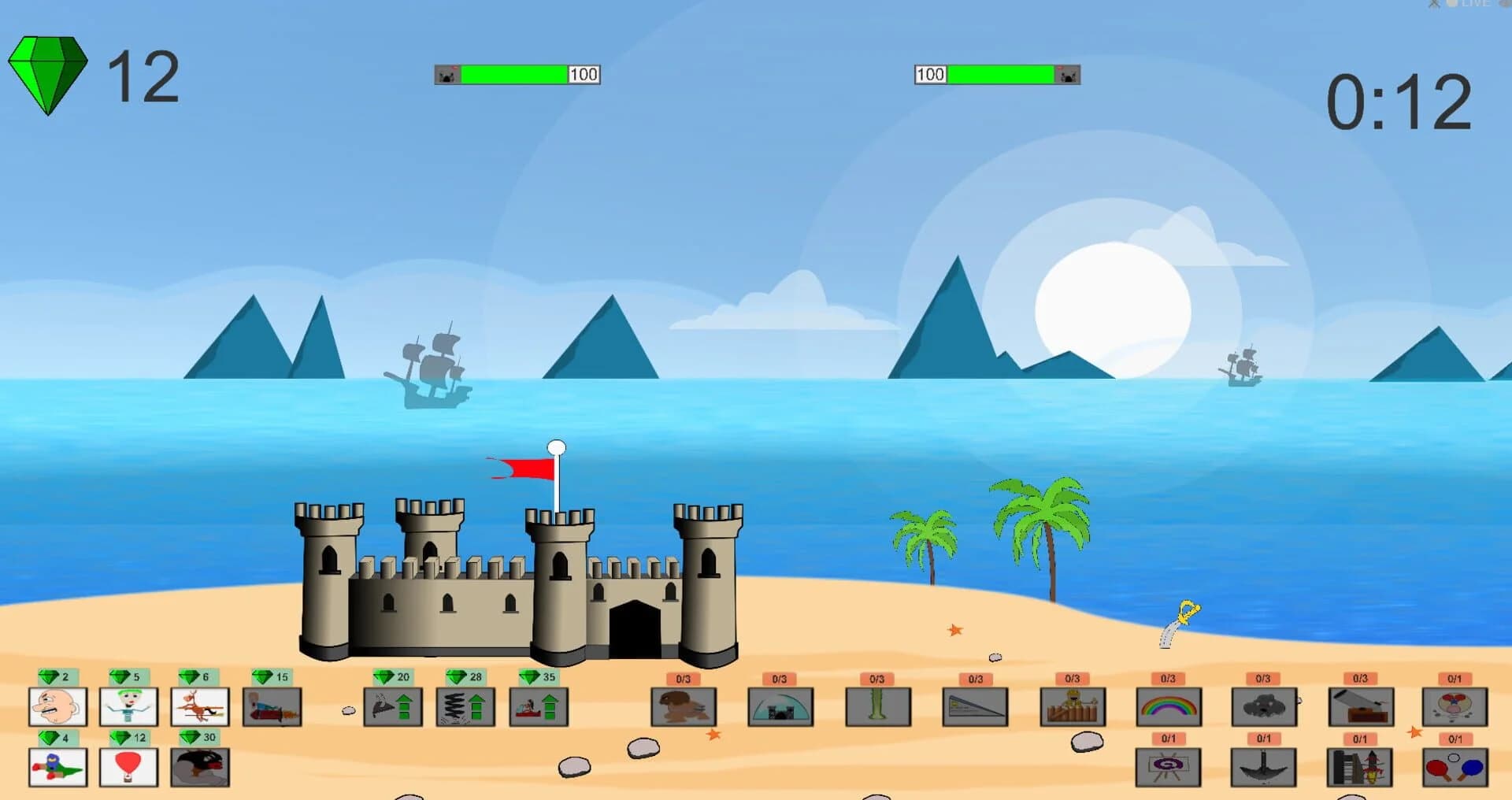Purchase the rowboat upgrade for 35 gems
The height and width of the screenshot is (800, 1512).
539,706
